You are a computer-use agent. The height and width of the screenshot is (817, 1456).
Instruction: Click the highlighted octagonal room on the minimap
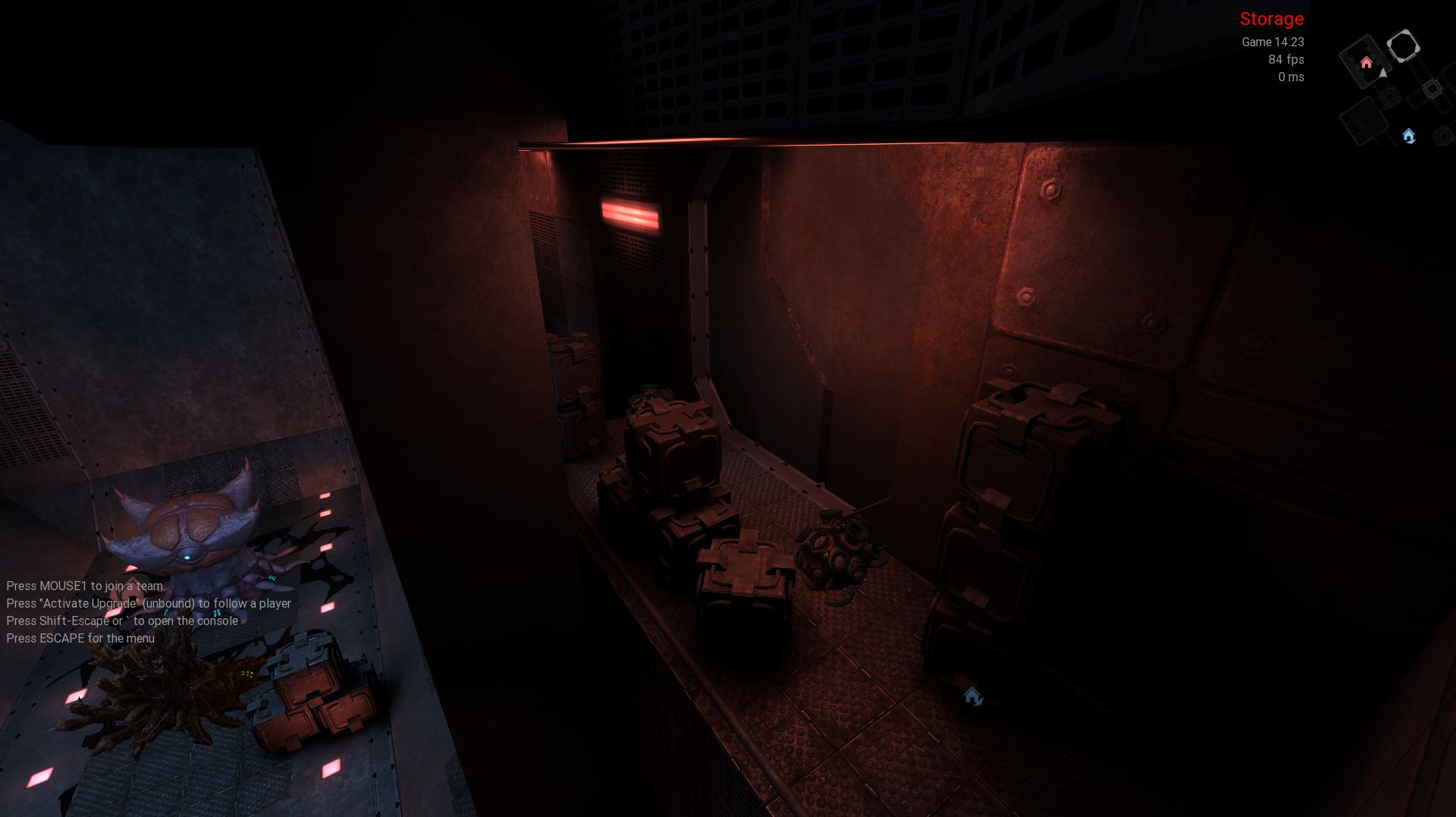1403,46
